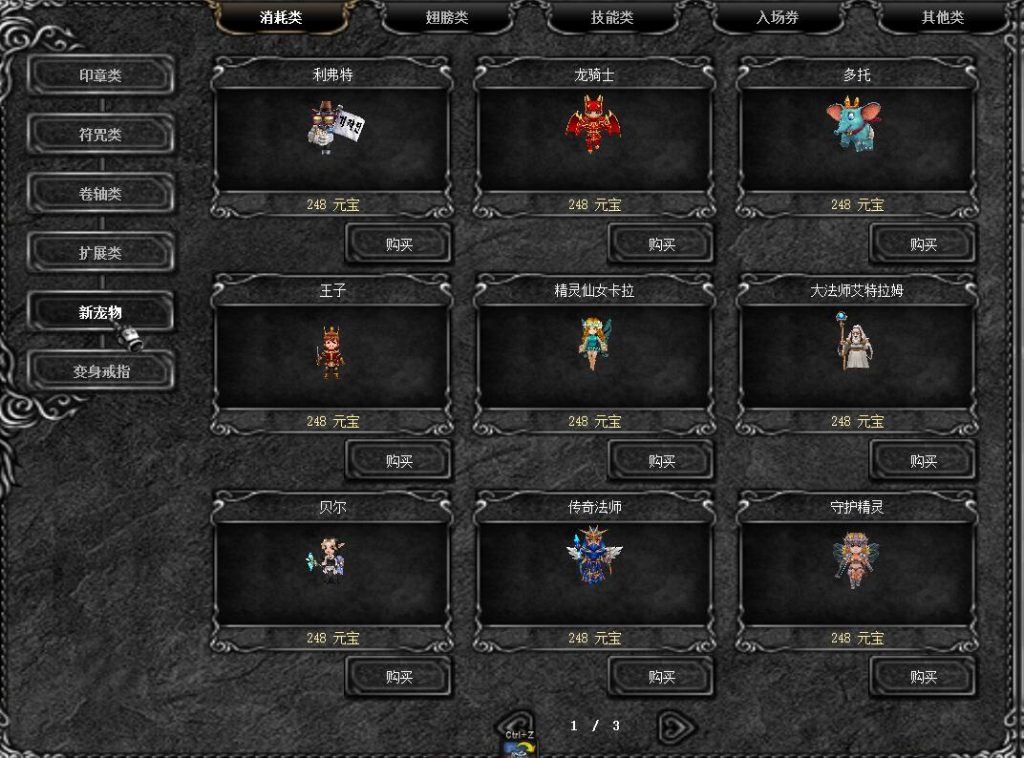Buy the 守护精灵 pet
1024x758 pixels.
pyautogui.click(x=923, y=677)
